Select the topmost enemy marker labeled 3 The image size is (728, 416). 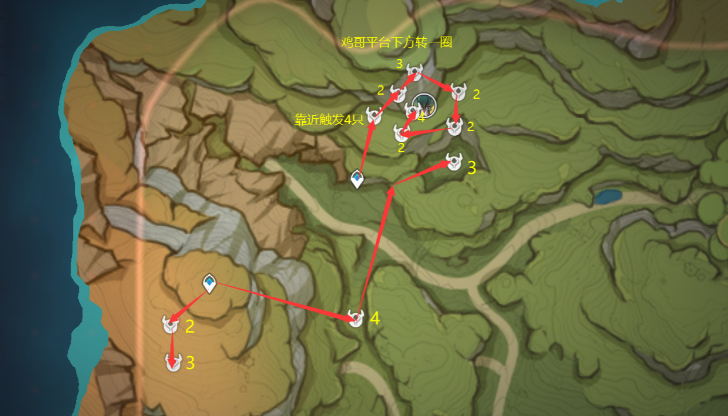click(x=414, y=70)
